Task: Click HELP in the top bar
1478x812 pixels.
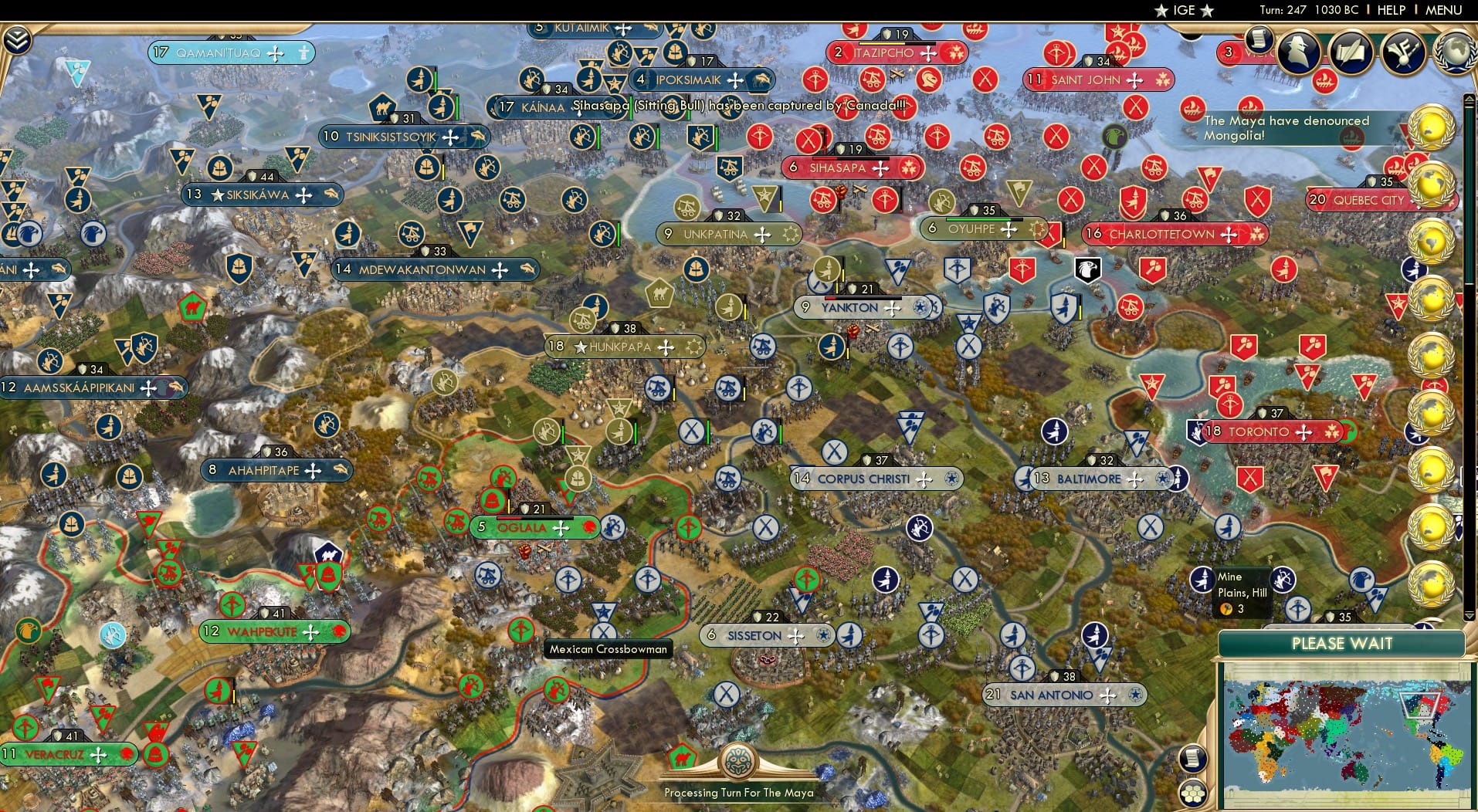Action: (1390, 10)
